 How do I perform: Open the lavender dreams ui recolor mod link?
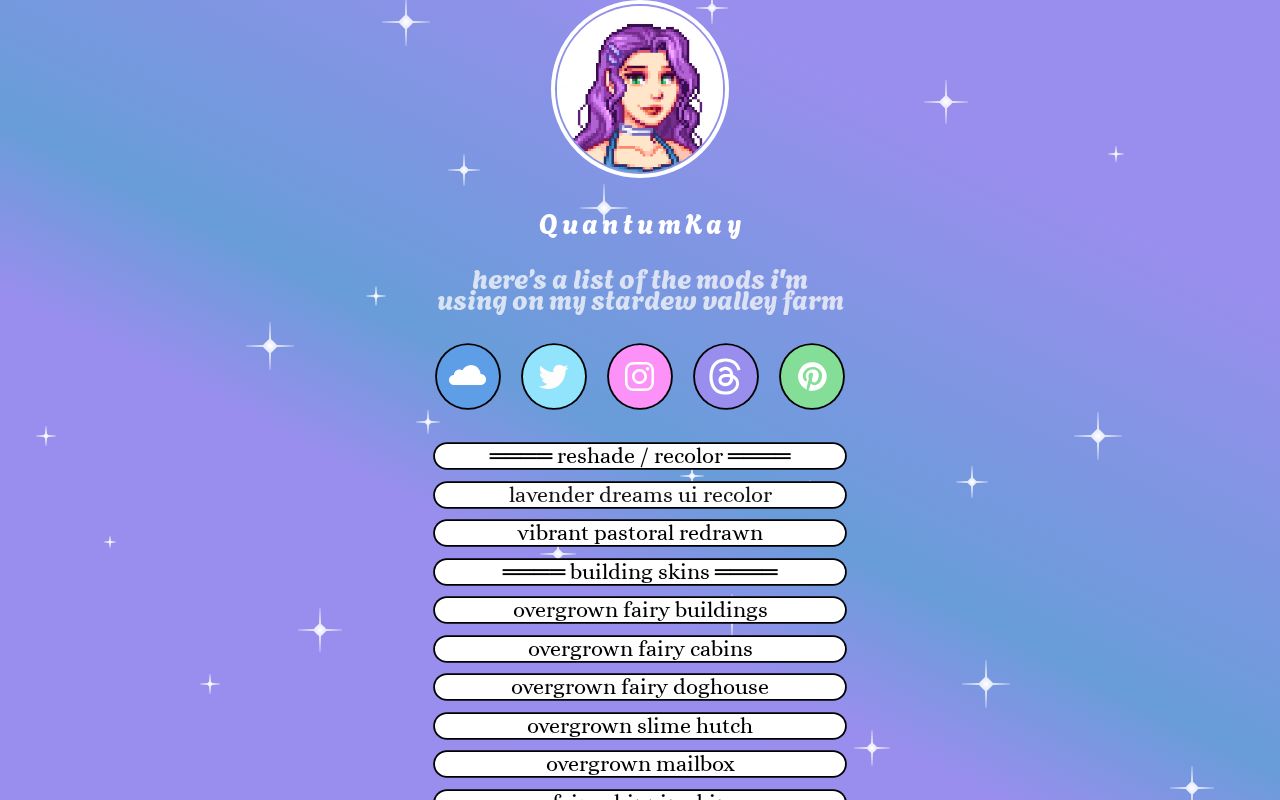coord(640,495)
